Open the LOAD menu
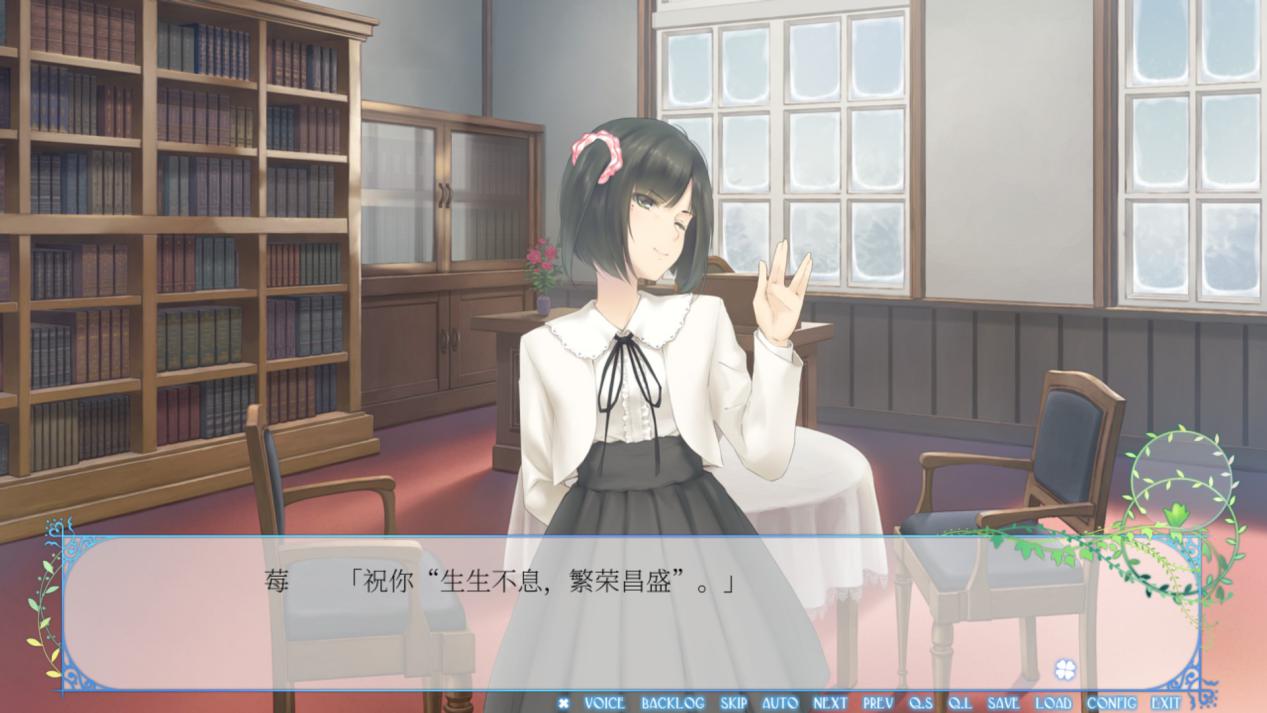The image size is (1267, 713). (x=1052, y=703)
